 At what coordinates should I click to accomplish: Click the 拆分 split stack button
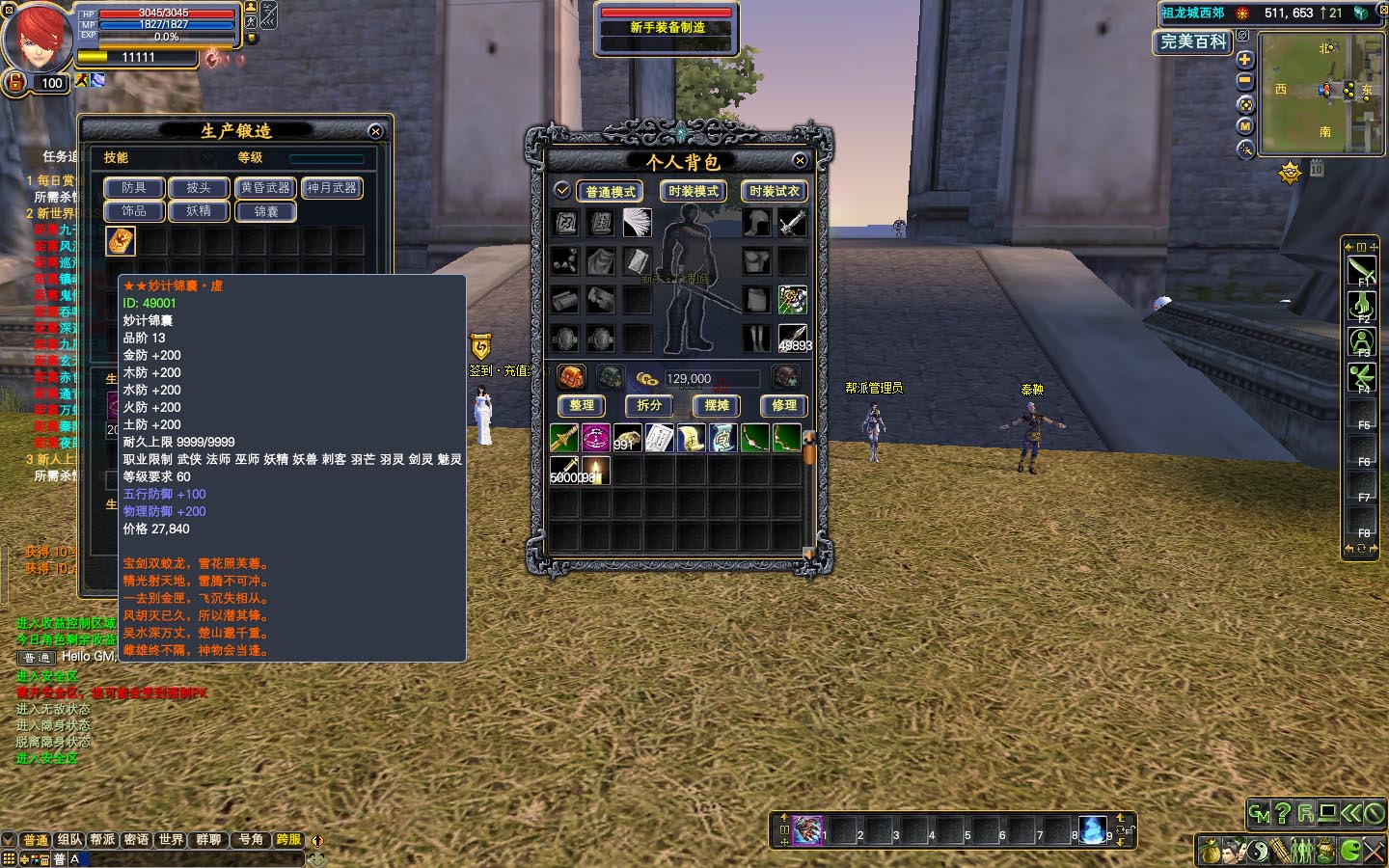(649, 405)
